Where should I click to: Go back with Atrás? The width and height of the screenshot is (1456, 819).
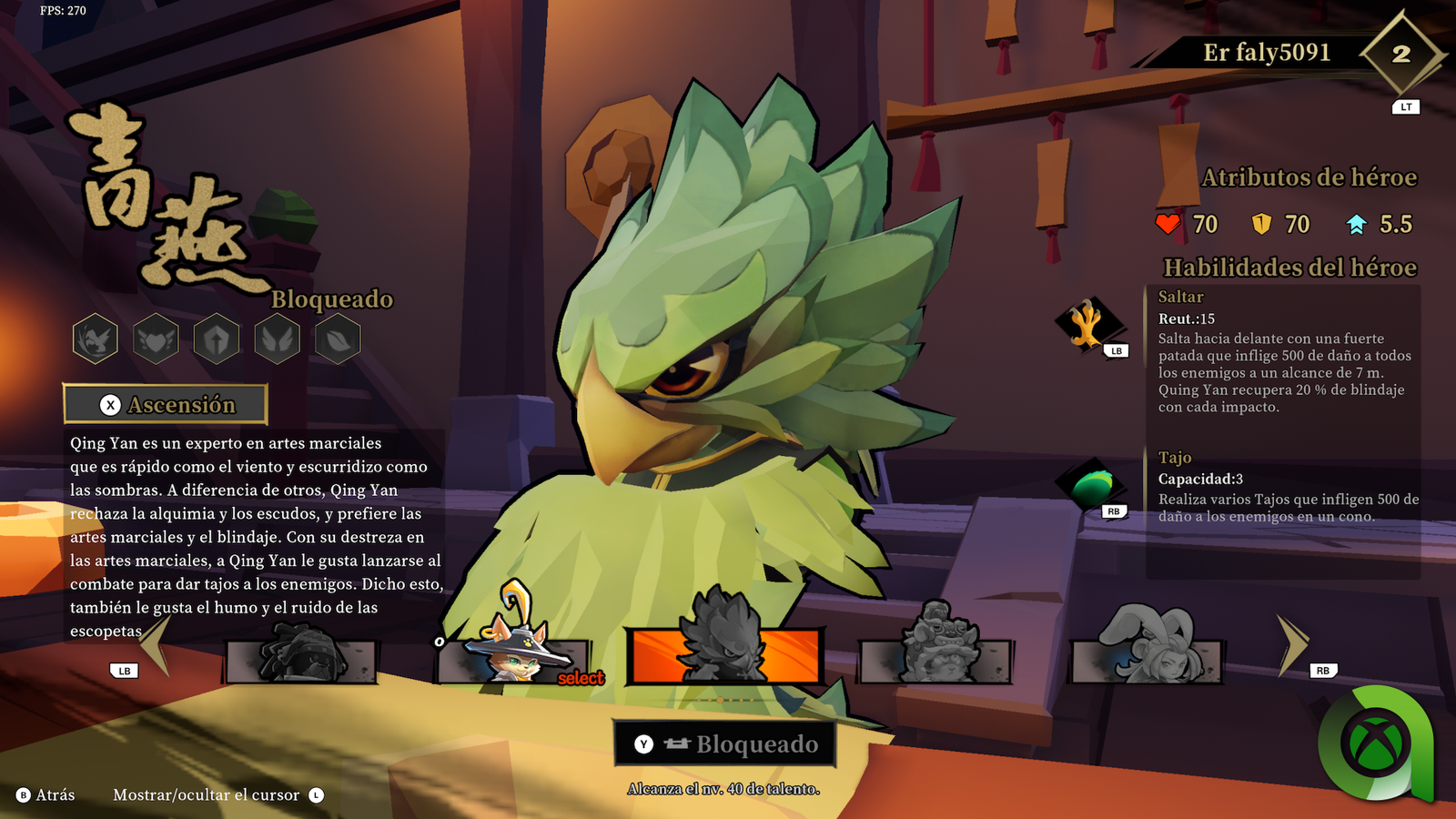point(46,795)
